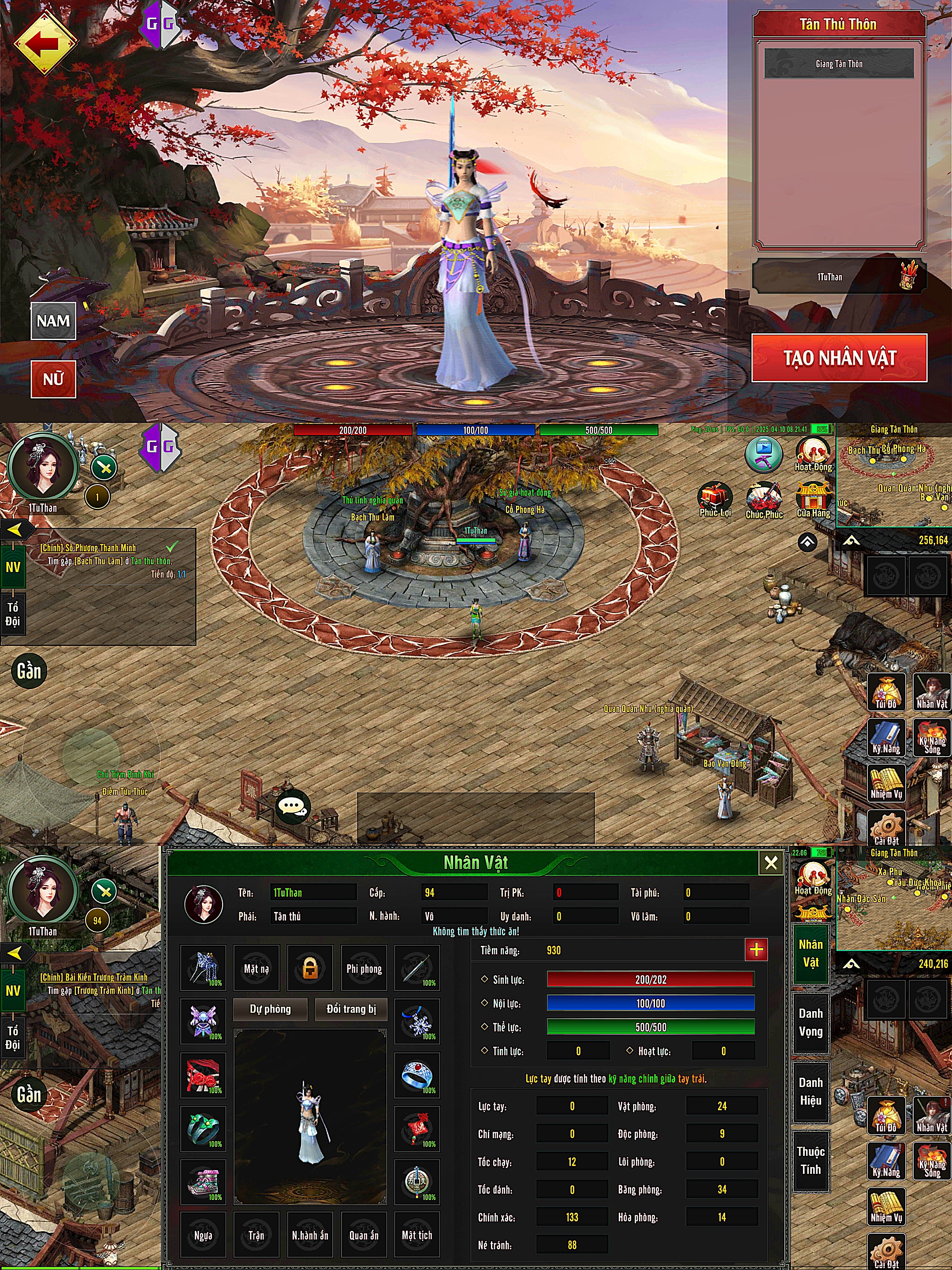Select the Mặt nạ equipment slot
Viewport: 952px width, 1270px height.
click(256, 968)
